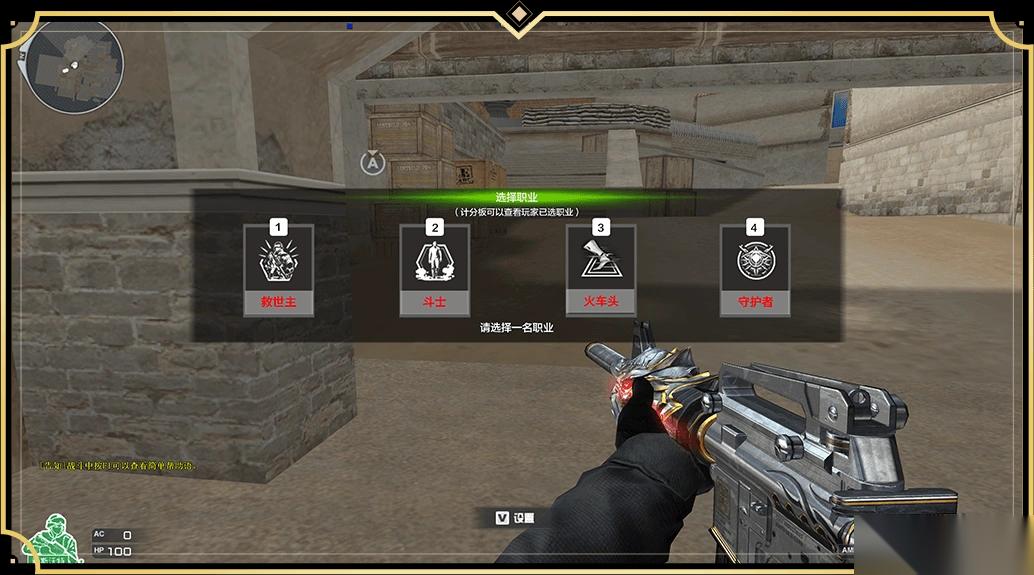Select the 斗士 class card
The image size is (1034, 575).
click(434, 269)
